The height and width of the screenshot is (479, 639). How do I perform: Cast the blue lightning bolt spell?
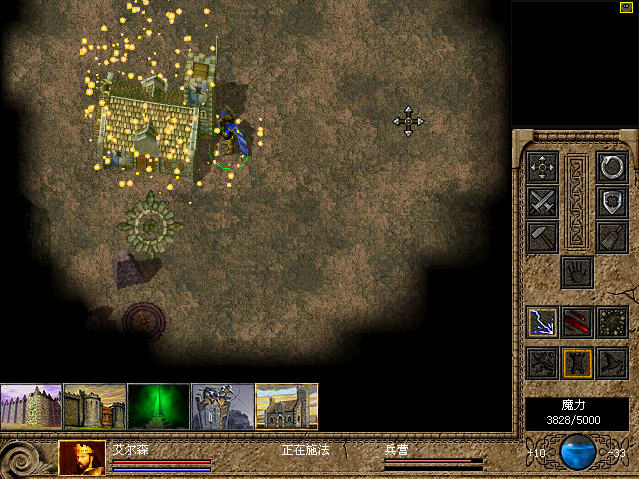click(x=542, y=322)
